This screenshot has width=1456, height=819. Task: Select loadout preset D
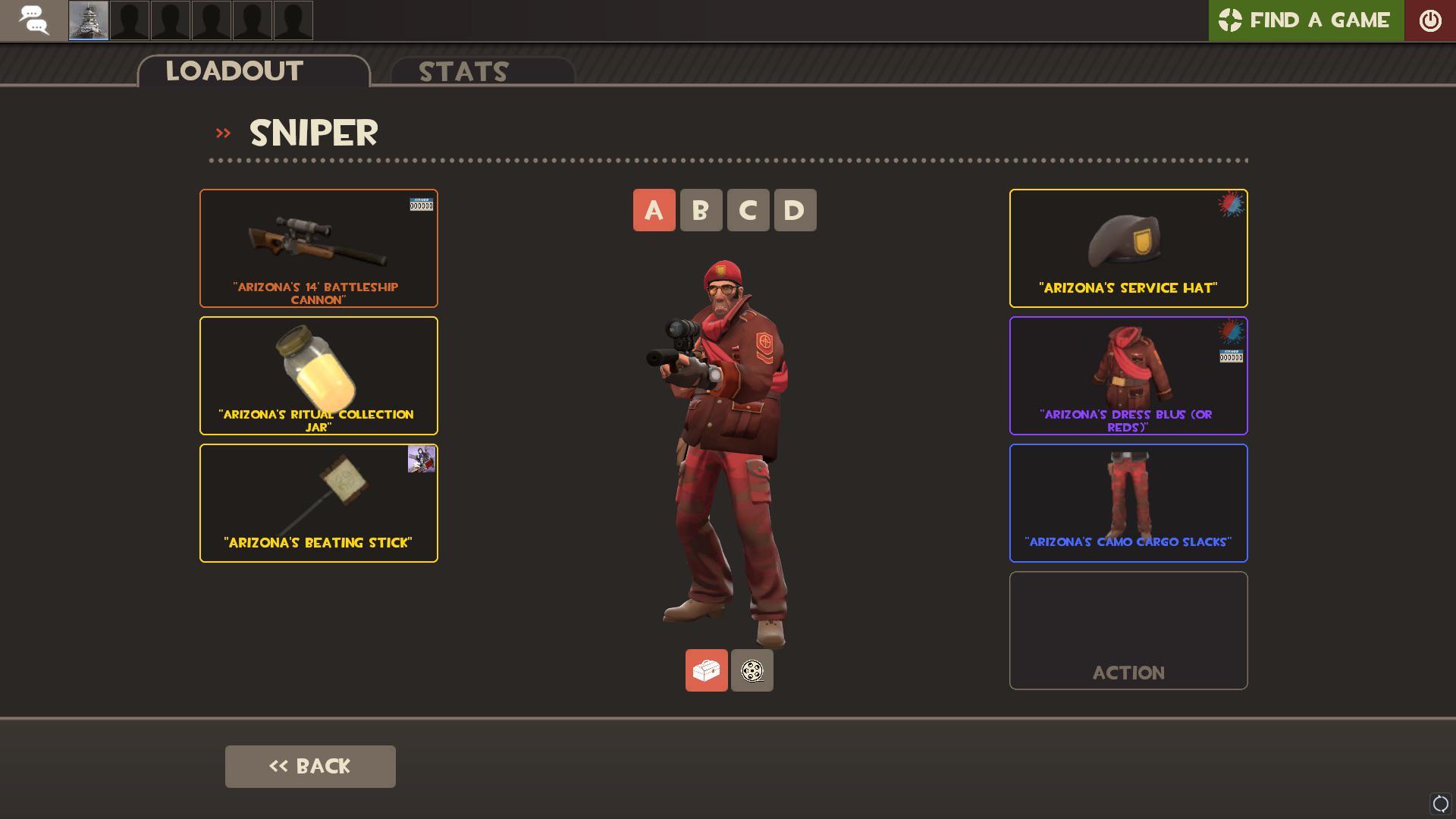(795, 210)
